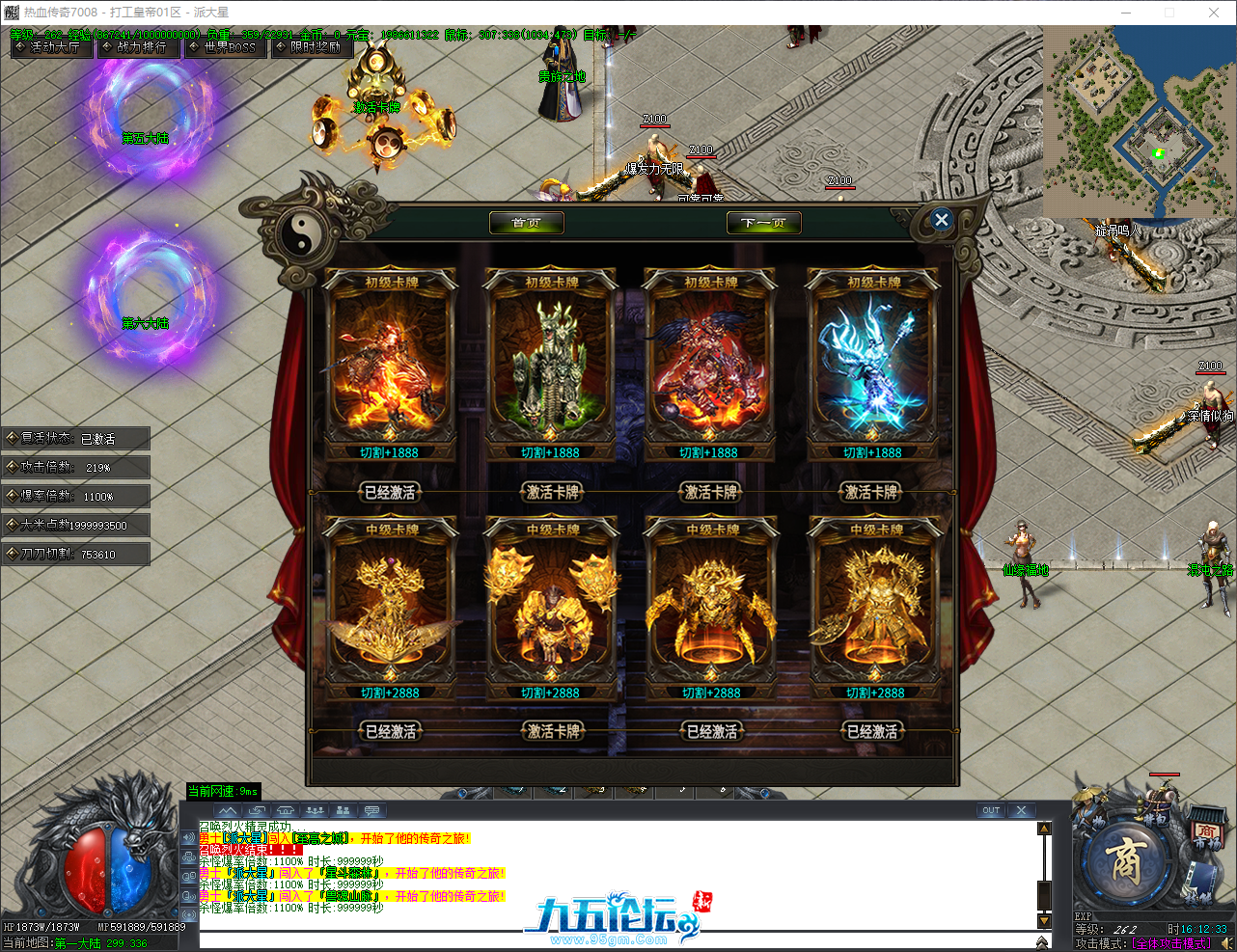Activate the second card via 激活卡牌 button
This screenshot has height=952, width=1237.
pyautogui.click(x=550, y=493)
